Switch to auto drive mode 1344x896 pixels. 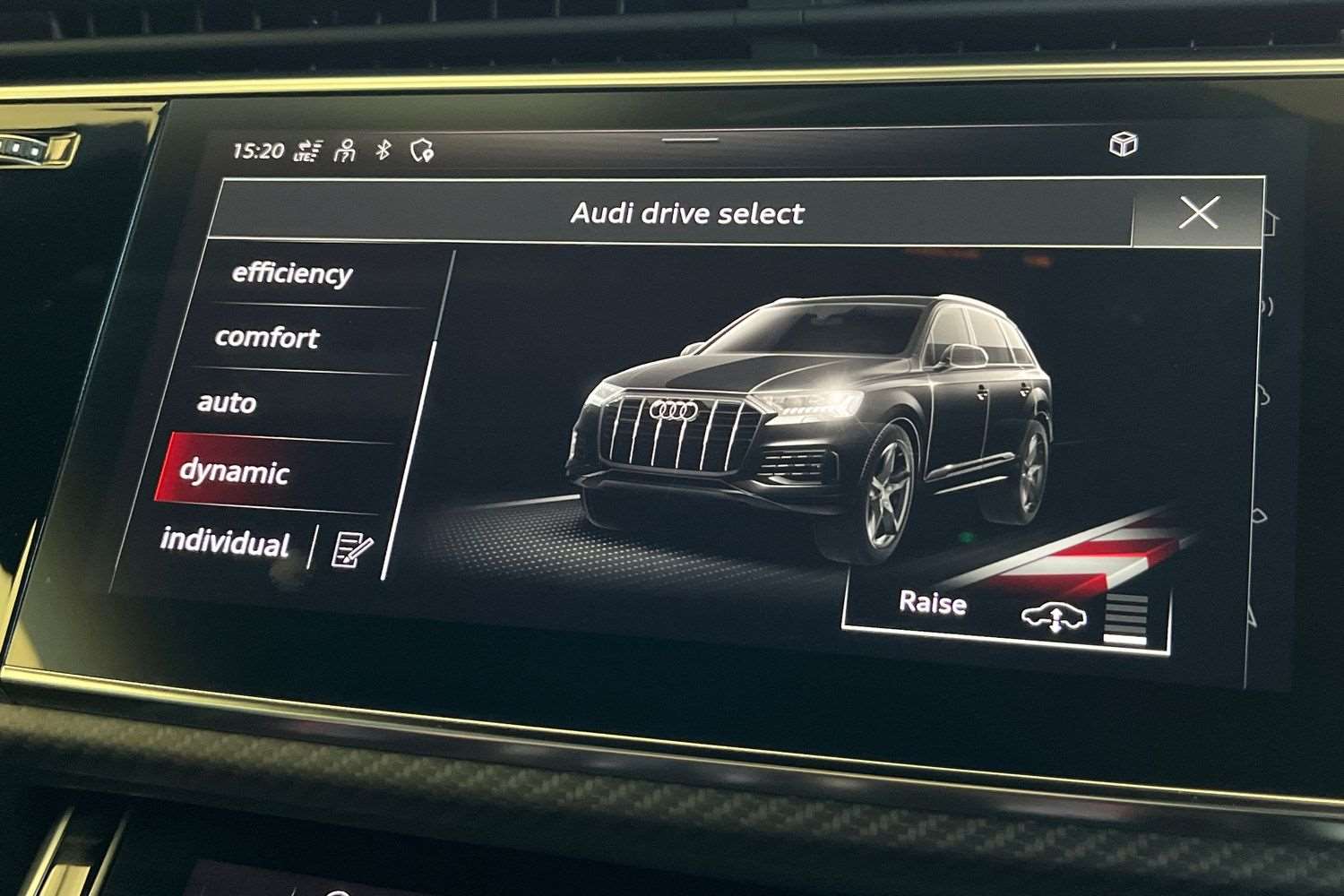tap(227, 403)
